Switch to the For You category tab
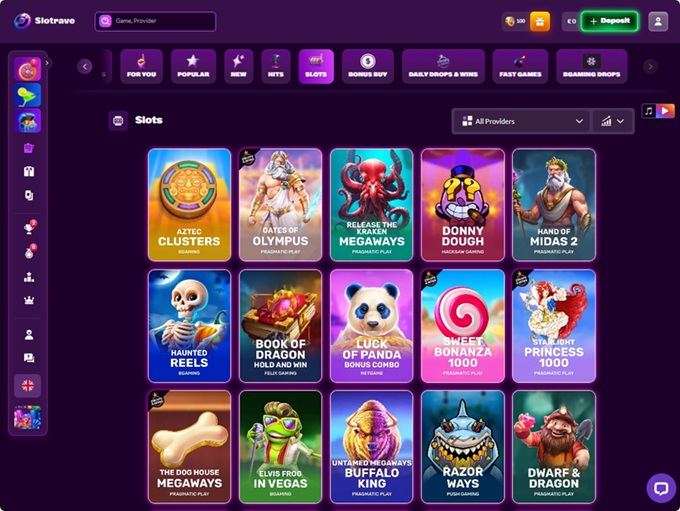This screenshot has width=680, height=511. click(x=141, y=66)
